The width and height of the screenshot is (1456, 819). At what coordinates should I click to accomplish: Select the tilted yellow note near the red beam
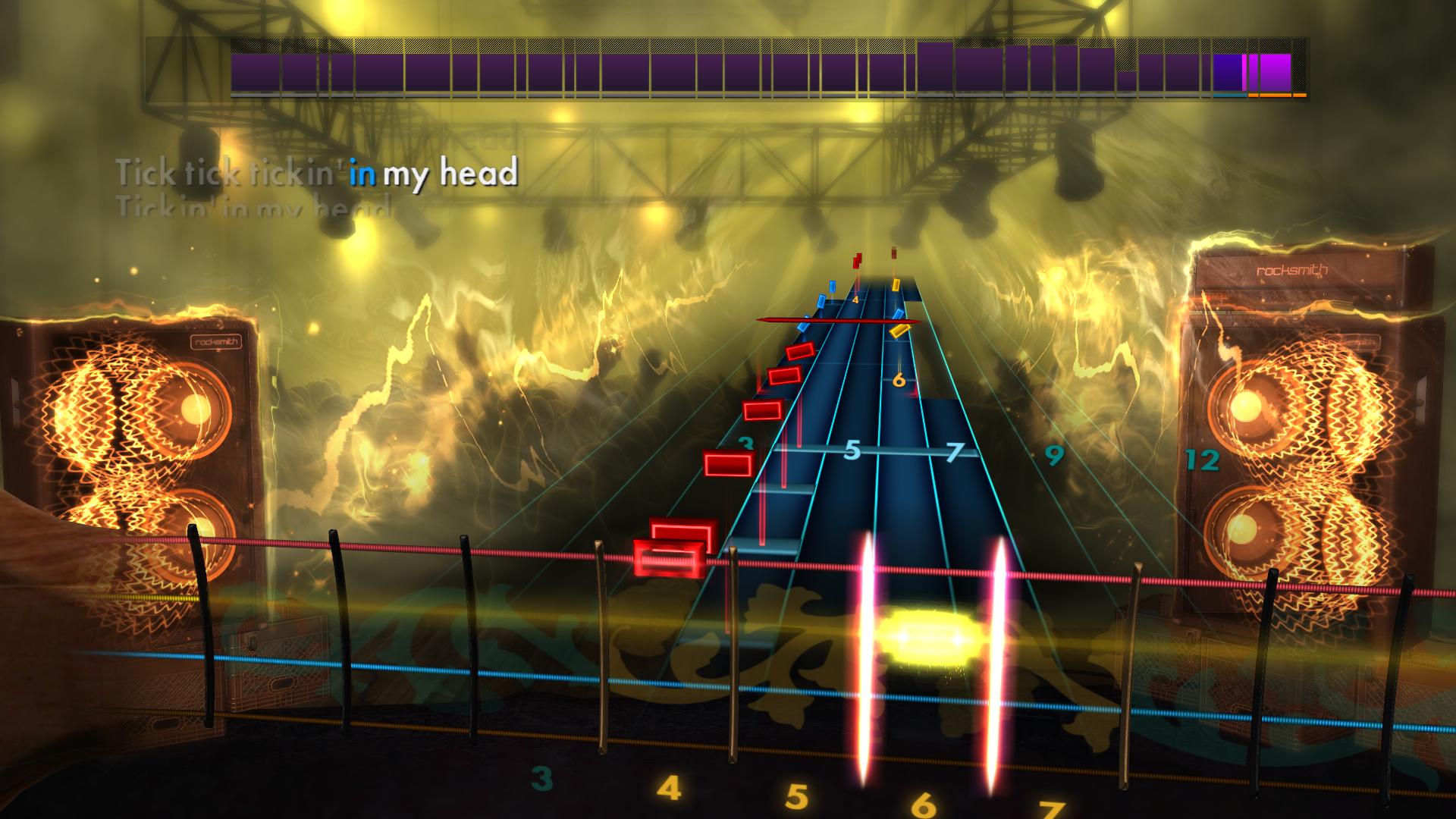[x=900, y=331]
